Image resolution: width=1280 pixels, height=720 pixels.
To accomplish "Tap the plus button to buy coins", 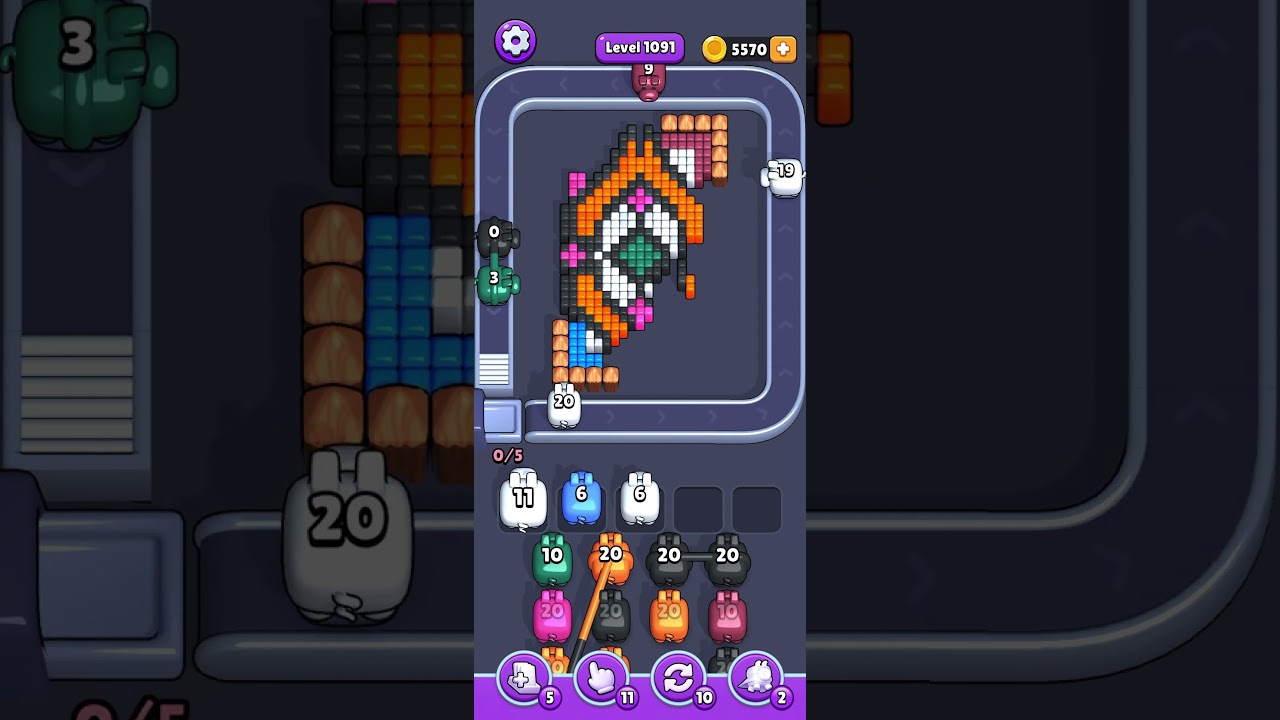I will pos(783,49).
